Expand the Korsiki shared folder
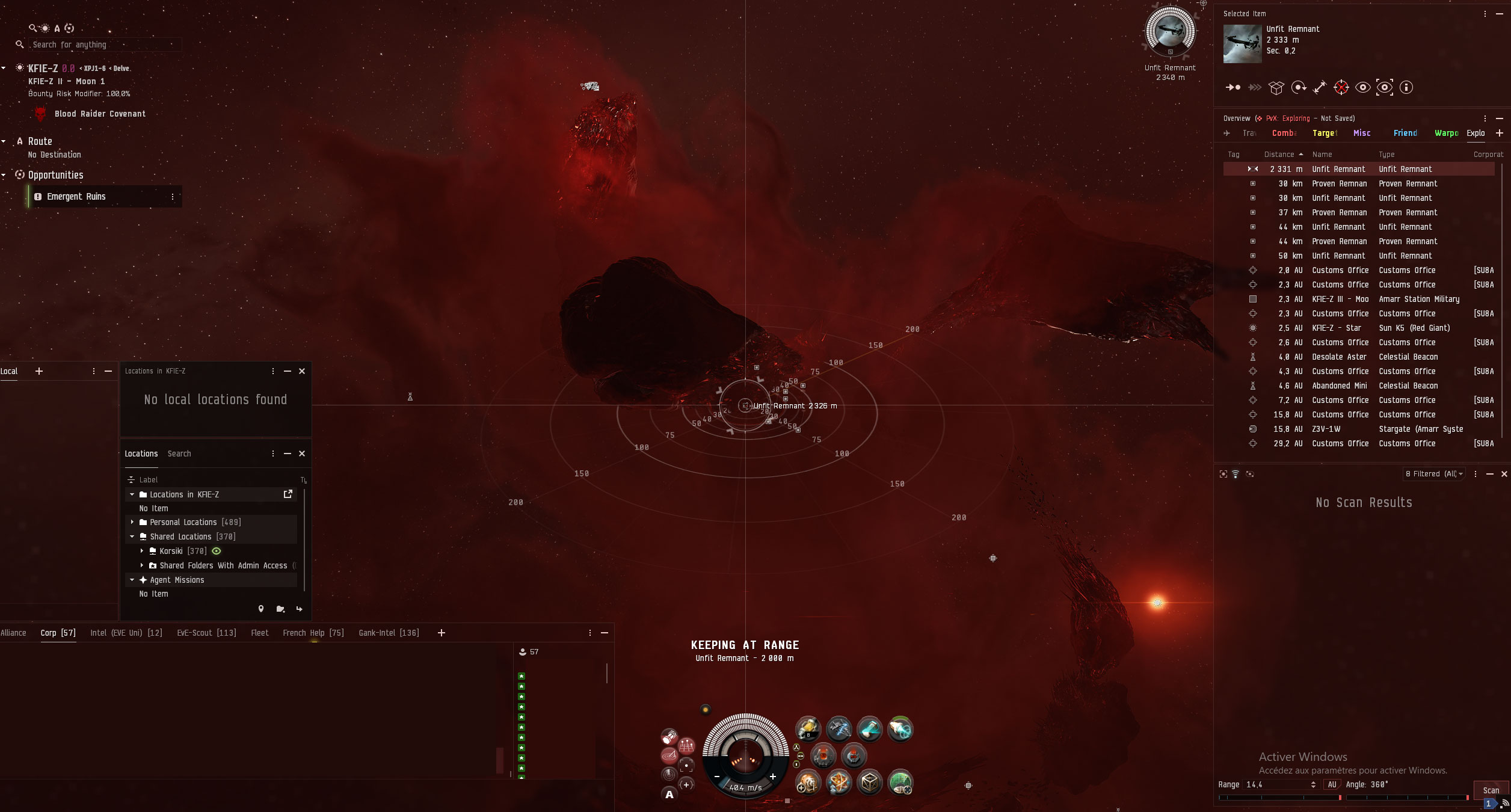 (142, 551)
